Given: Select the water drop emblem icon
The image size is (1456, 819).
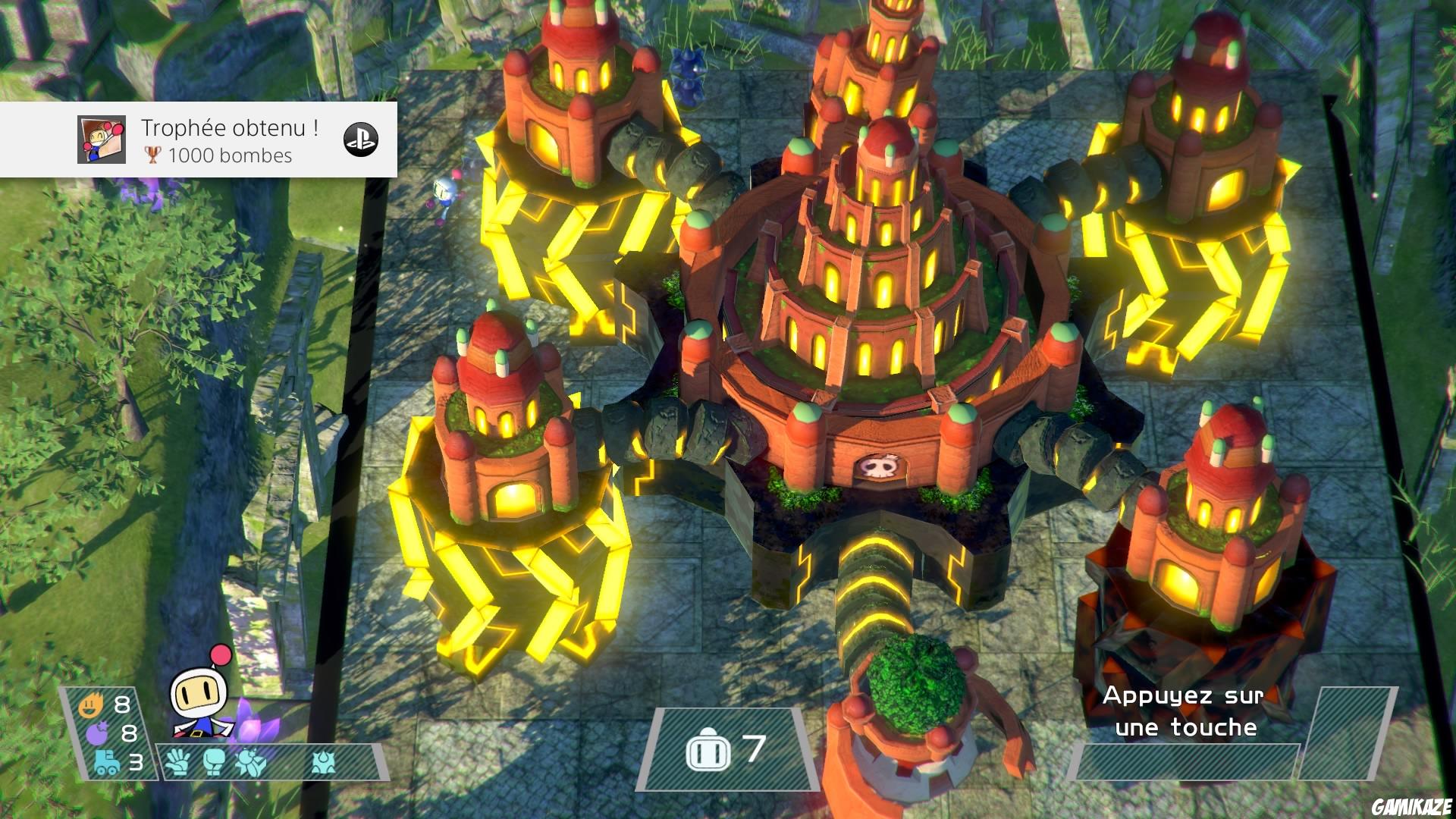Looking at the screenshot, I should [x=322, y=764].
